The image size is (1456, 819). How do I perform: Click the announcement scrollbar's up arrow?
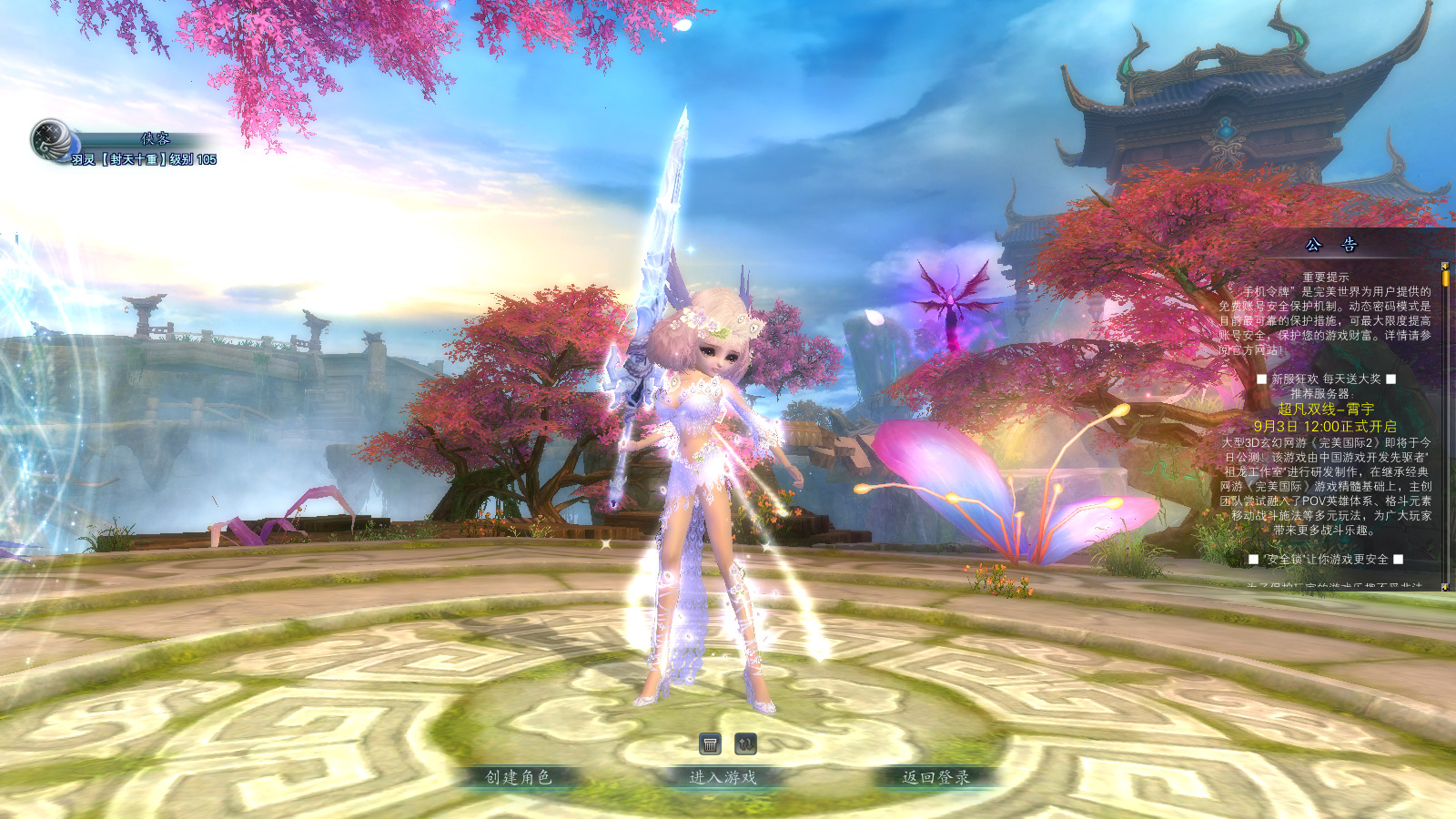1445,266
